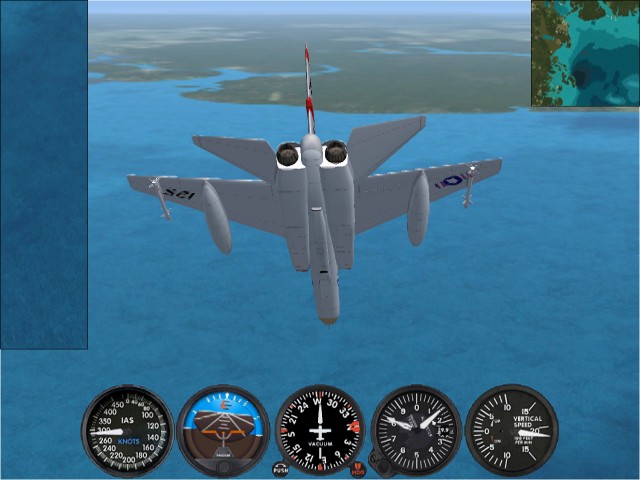Click the blue side panel

coord(43,175)
